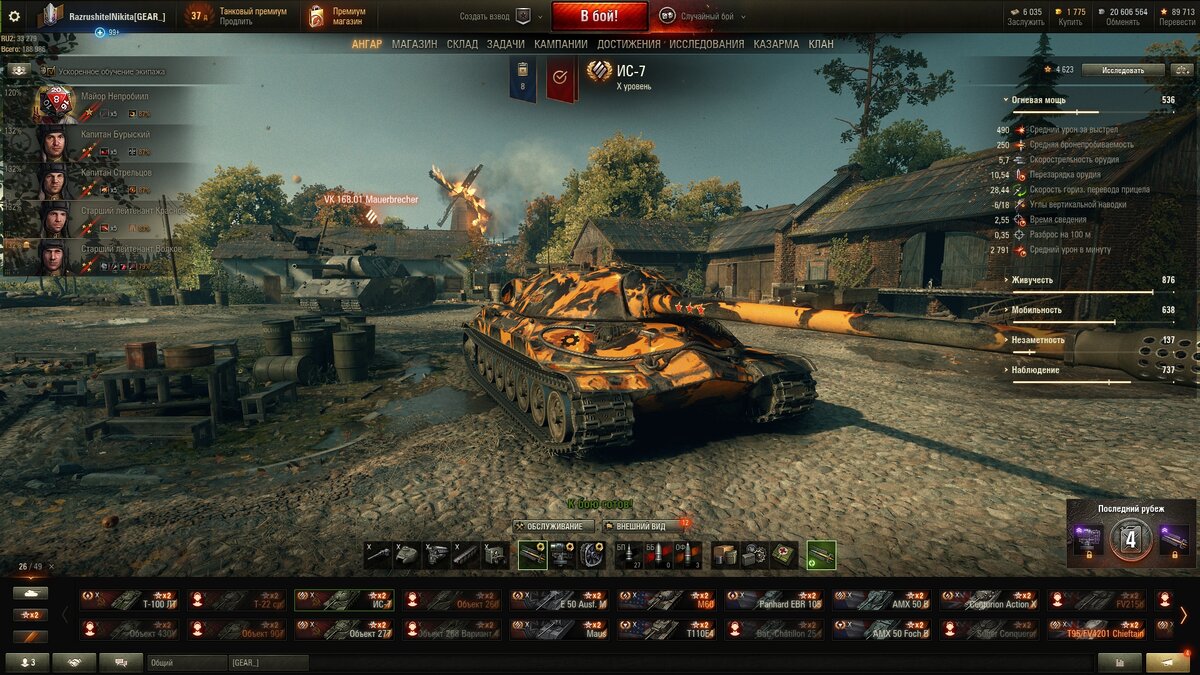Open «Внешний вид» tank customization
The image size is (1200, 675).
(x=640, y=526)
